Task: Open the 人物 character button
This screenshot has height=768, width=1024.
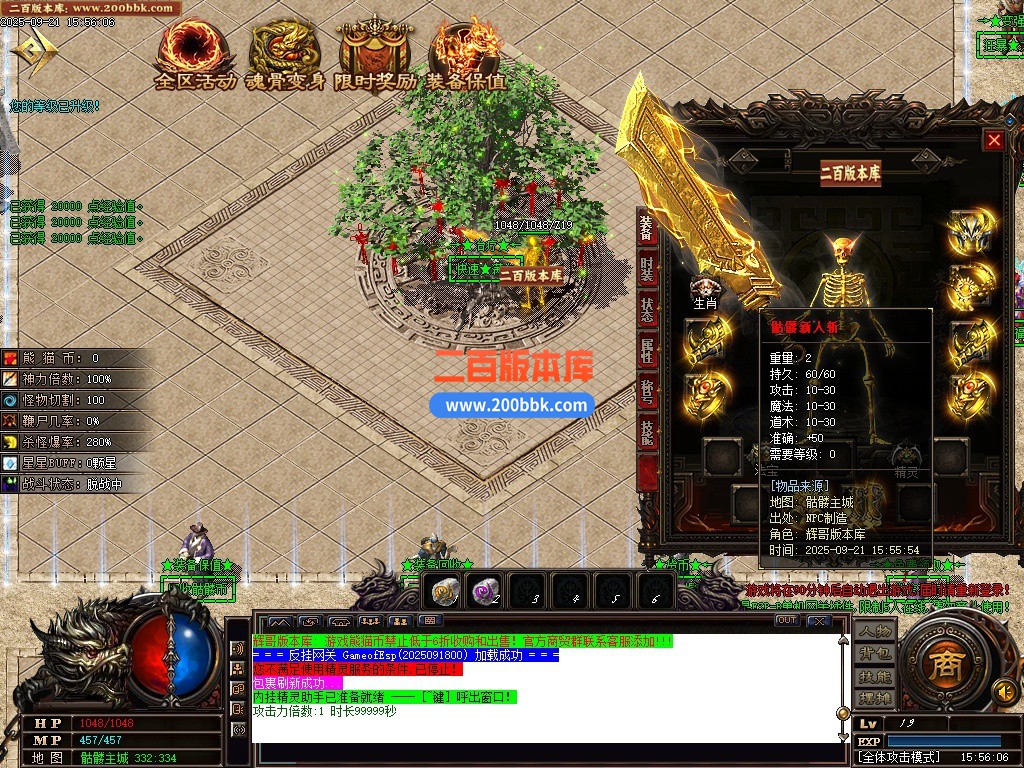Action: click(875, 632)
